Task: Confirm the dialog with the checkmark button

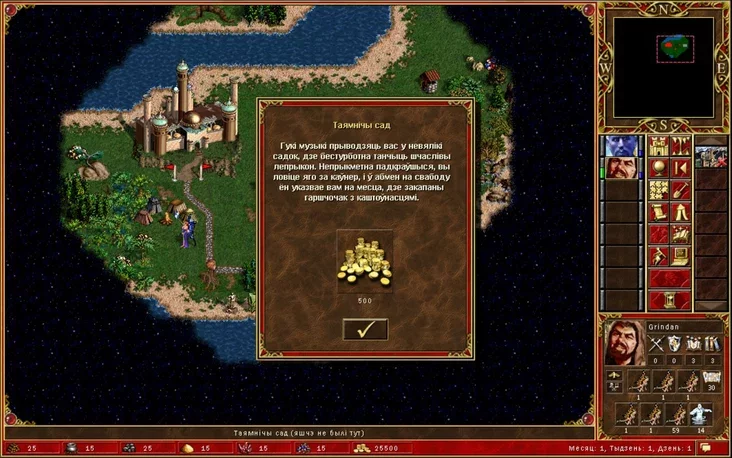Action: tap(365, 329)
